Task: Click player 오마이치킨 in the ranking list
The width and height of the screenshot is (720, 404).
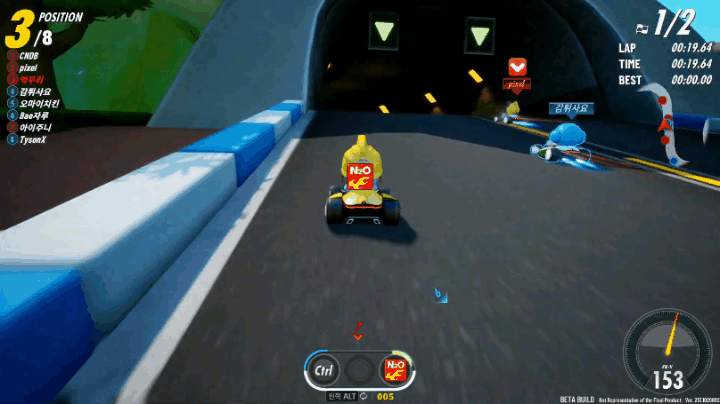Action: click(x=38, y=103)
